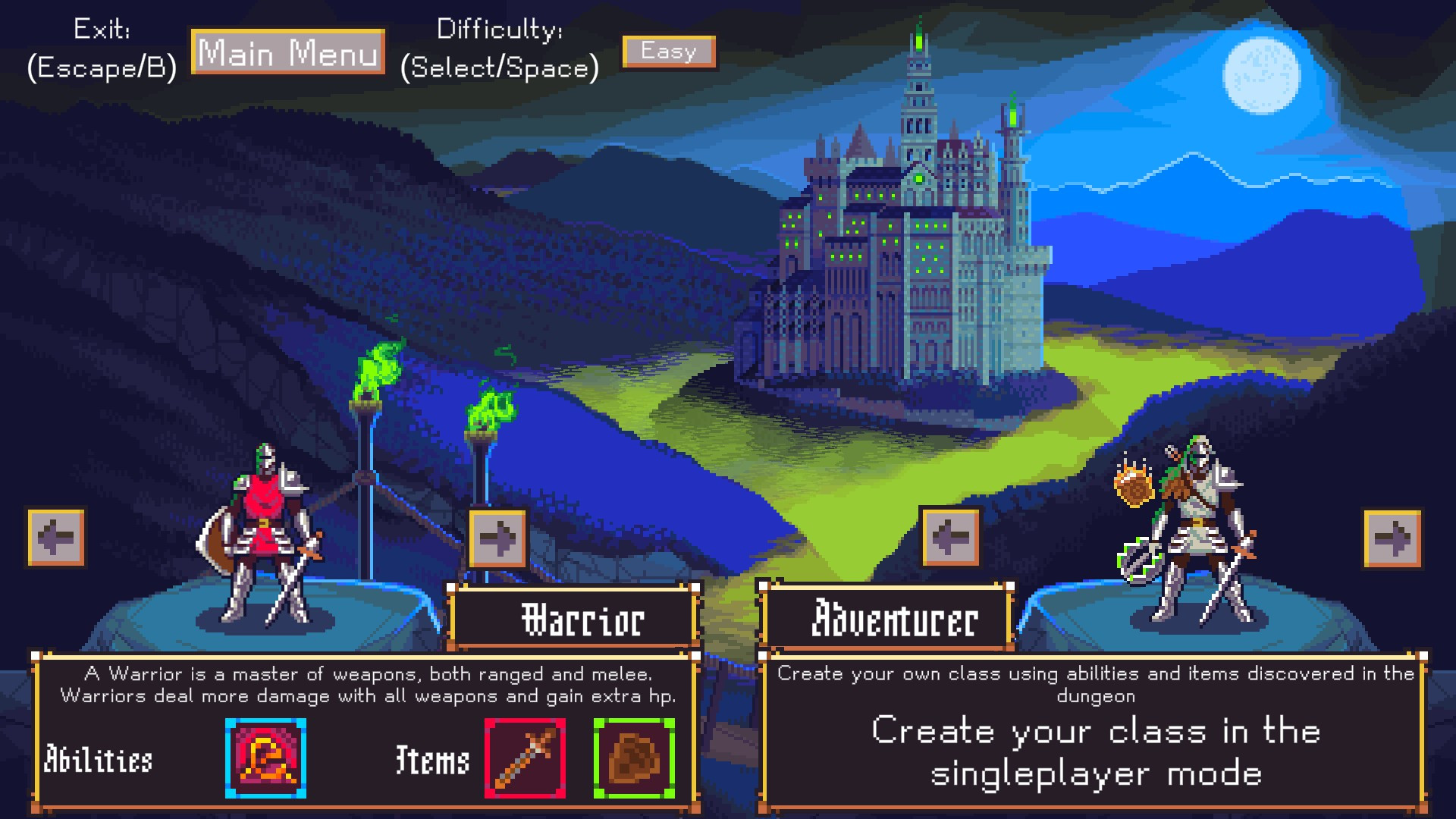The width and height of the screenshot is (1456, 819).
Task: Inspect the Warrior's sword item icon
Action: click(525, 758)
